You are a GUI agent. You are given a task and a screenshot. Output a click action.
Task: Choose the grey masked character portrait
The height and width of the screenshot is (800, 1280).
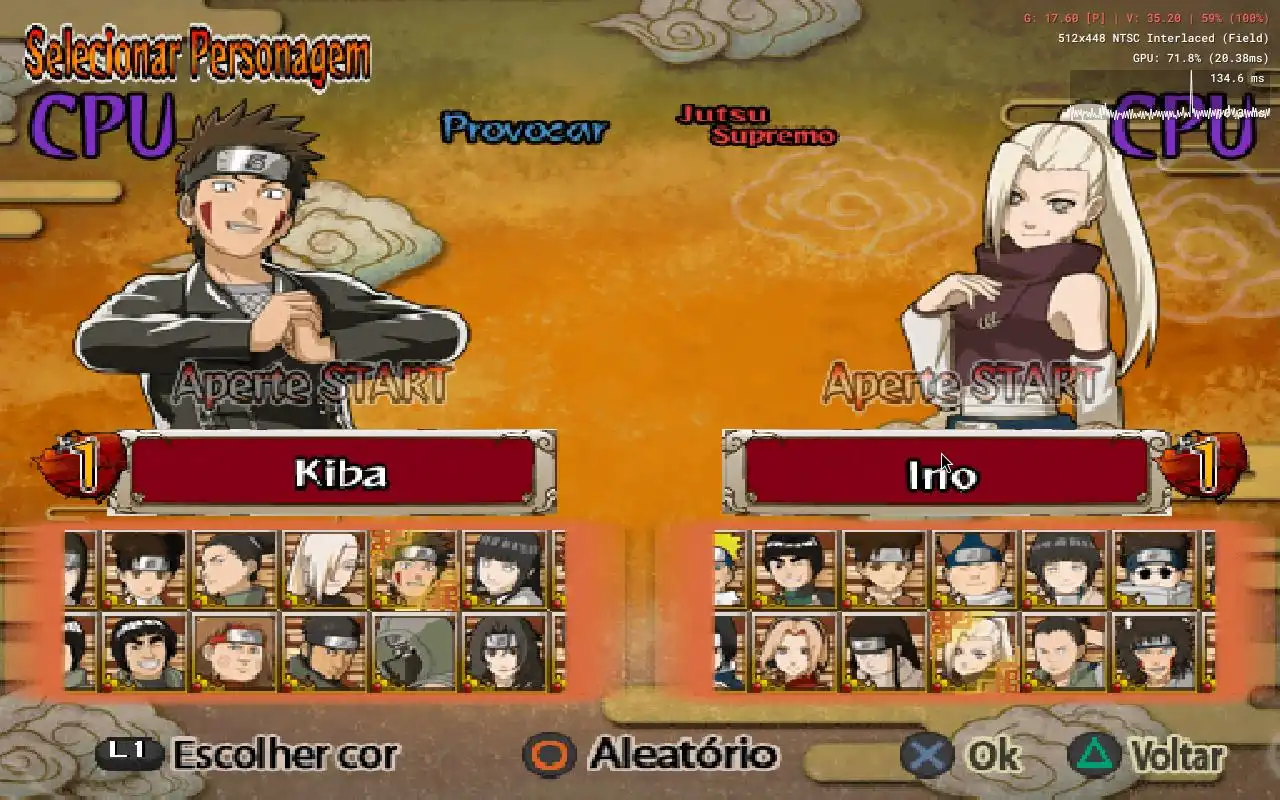point(414,651)
